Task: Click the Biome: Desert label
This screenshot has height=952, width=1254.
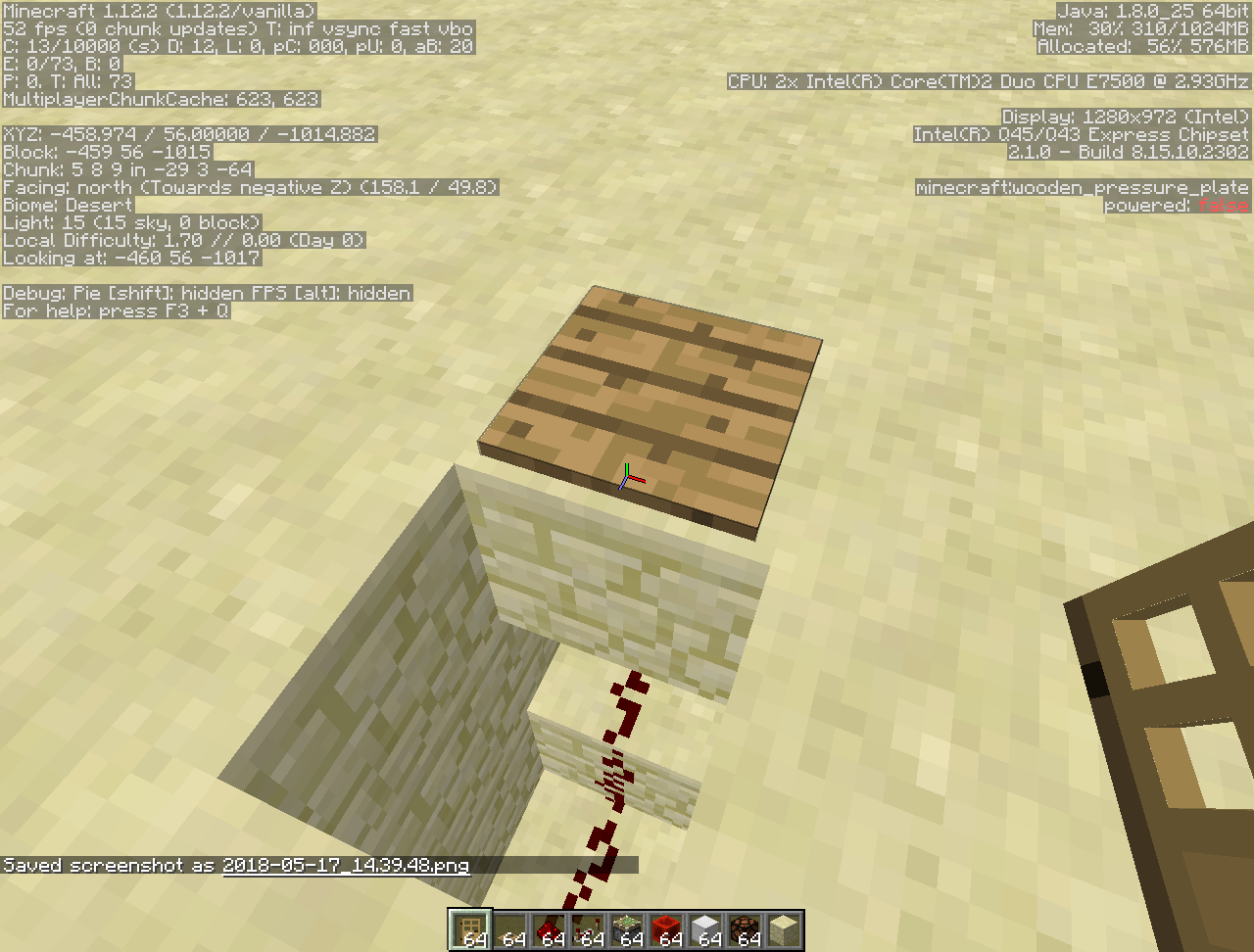Action: [67, 204]
